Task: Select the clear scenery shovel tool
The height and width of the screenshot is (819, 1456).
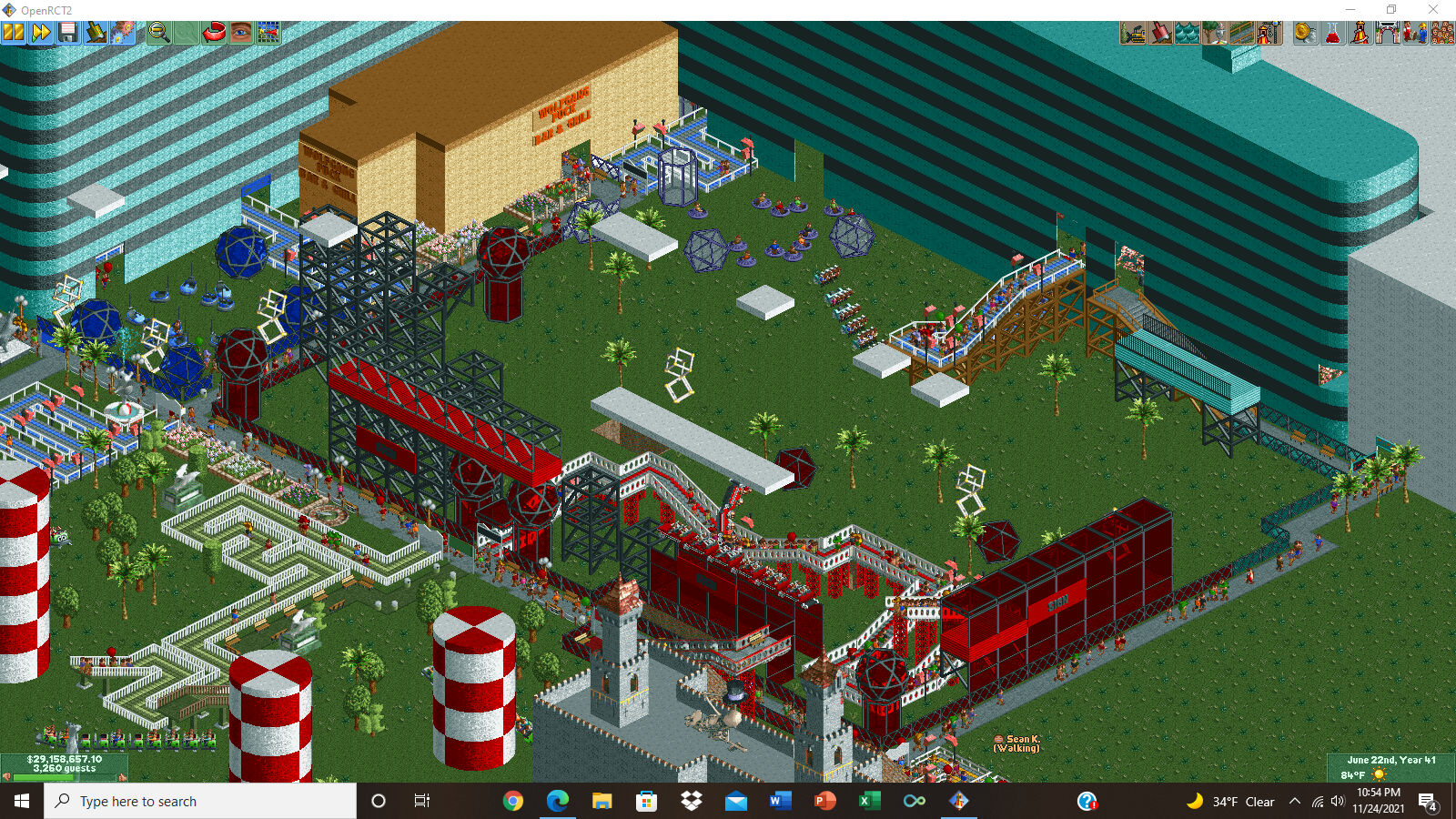Action: pyautogui.click(x=97, y=32)
